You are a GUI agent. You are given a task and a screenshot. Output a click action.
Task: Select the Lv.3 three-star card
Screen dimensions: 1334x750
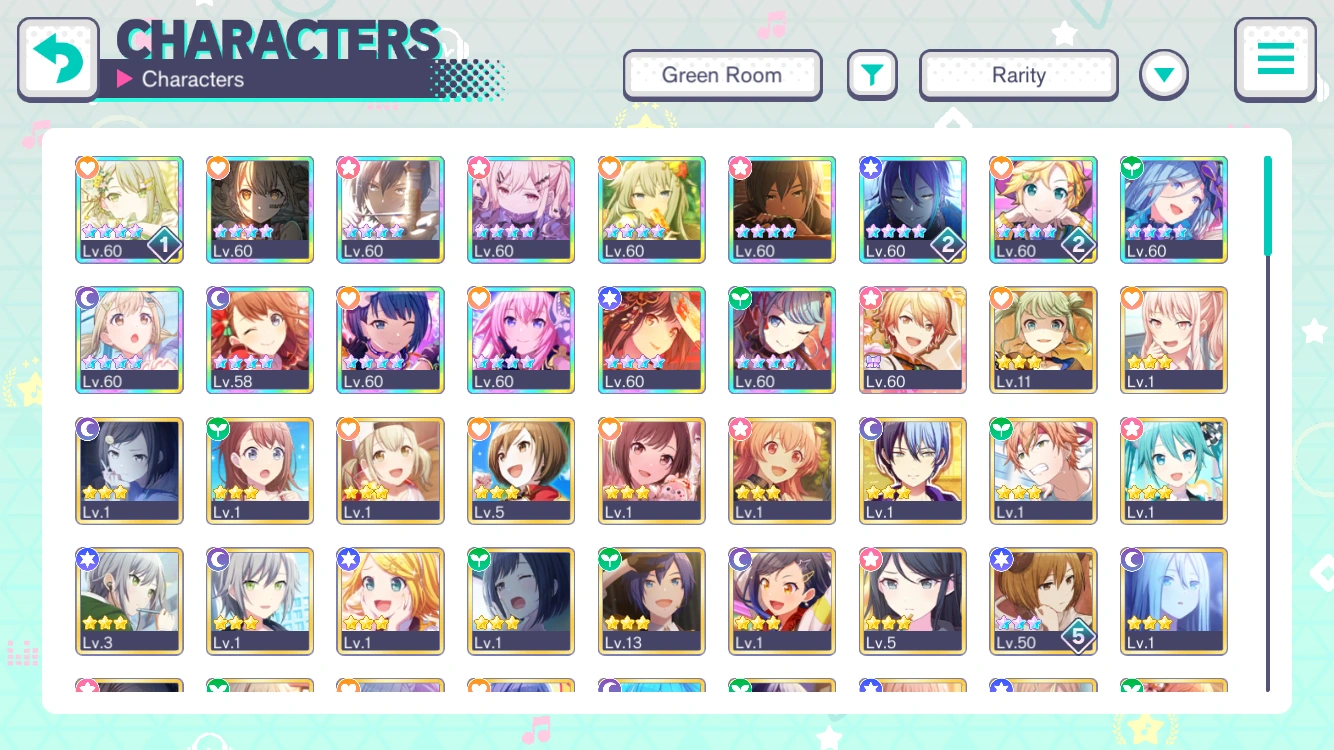click(x=129, y=601)
